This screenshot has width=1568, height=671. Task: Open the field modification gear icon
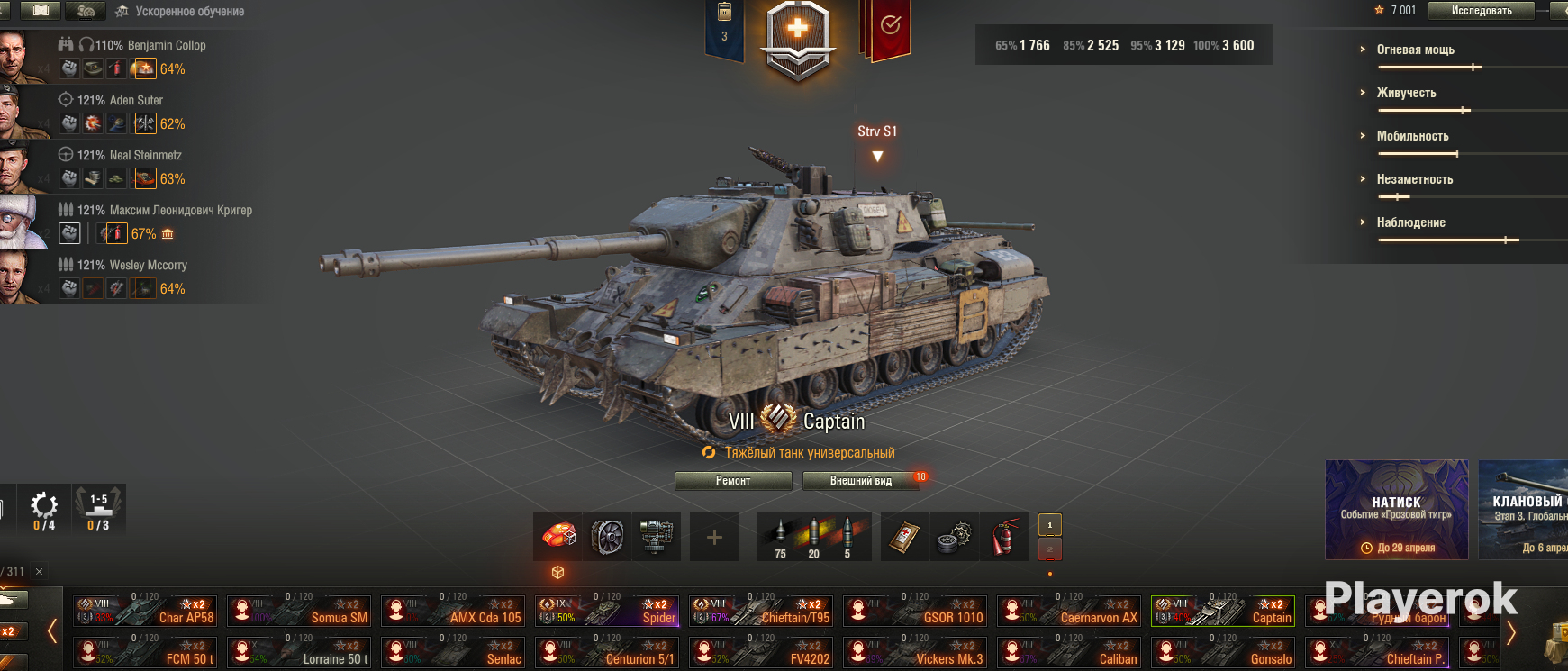click(43, 509)
